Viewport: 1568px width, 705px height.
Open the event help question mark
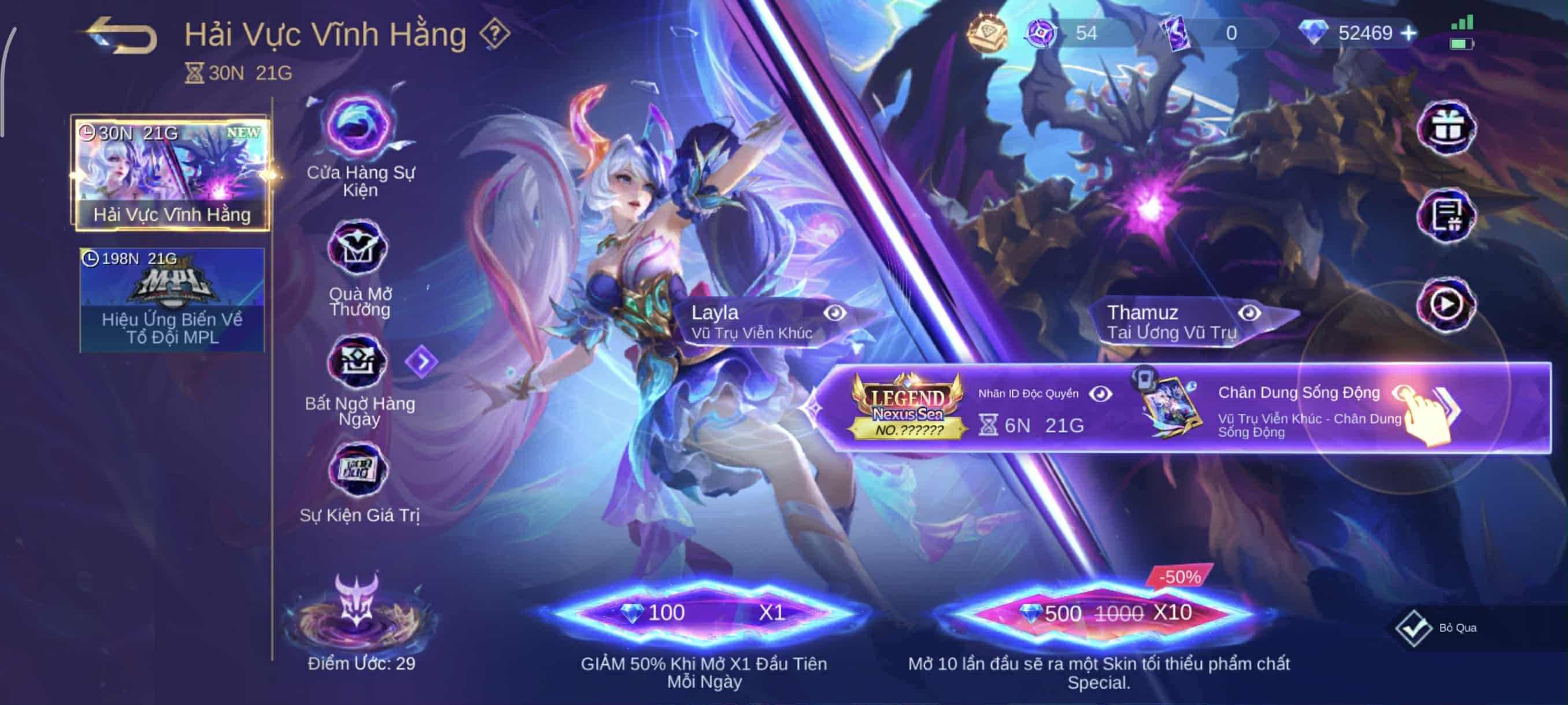pos(494,34)
